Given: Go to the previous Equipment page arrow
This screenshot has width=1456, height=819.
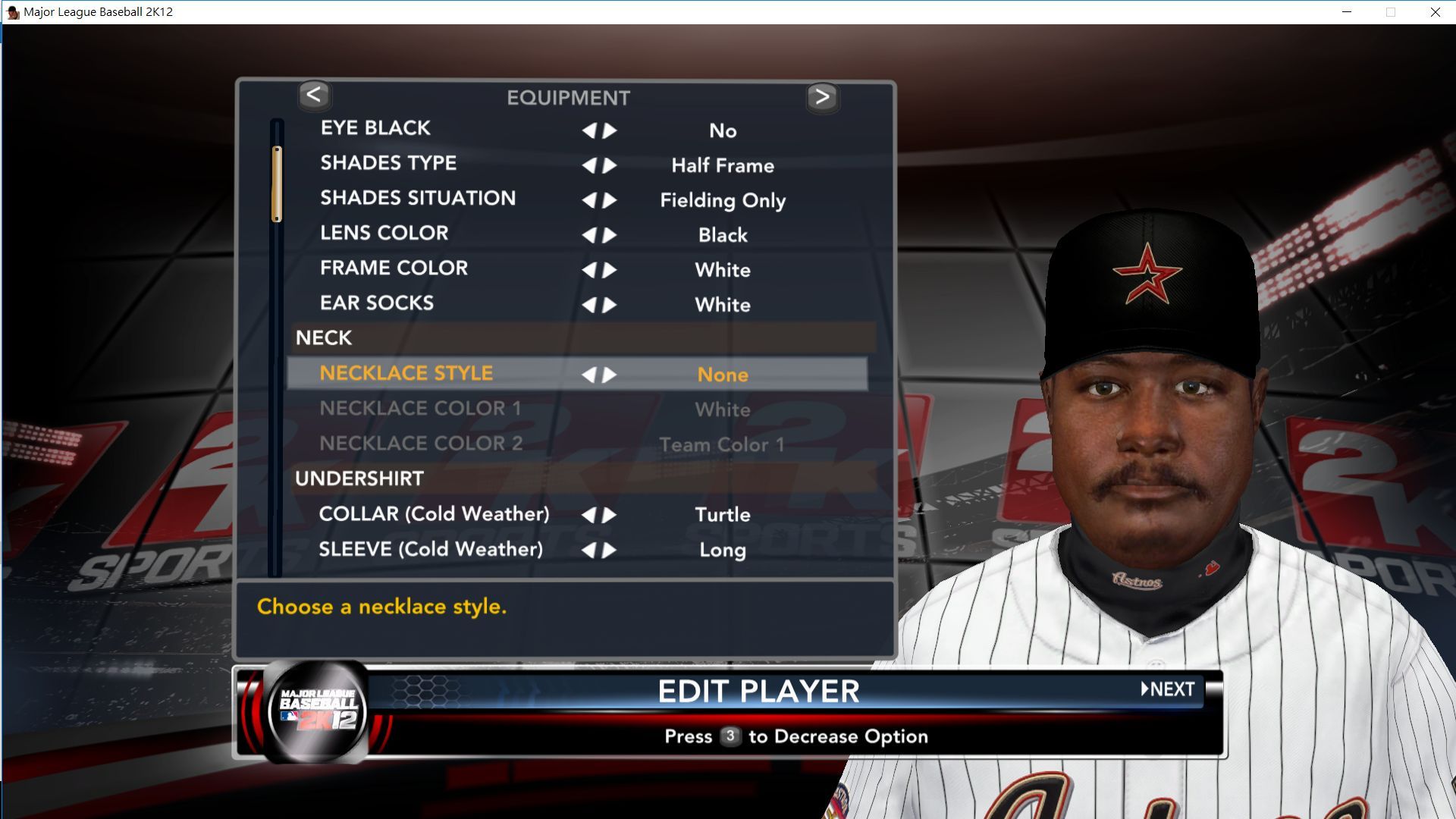Looking at the screenshot, I should [x=314, y=95].
